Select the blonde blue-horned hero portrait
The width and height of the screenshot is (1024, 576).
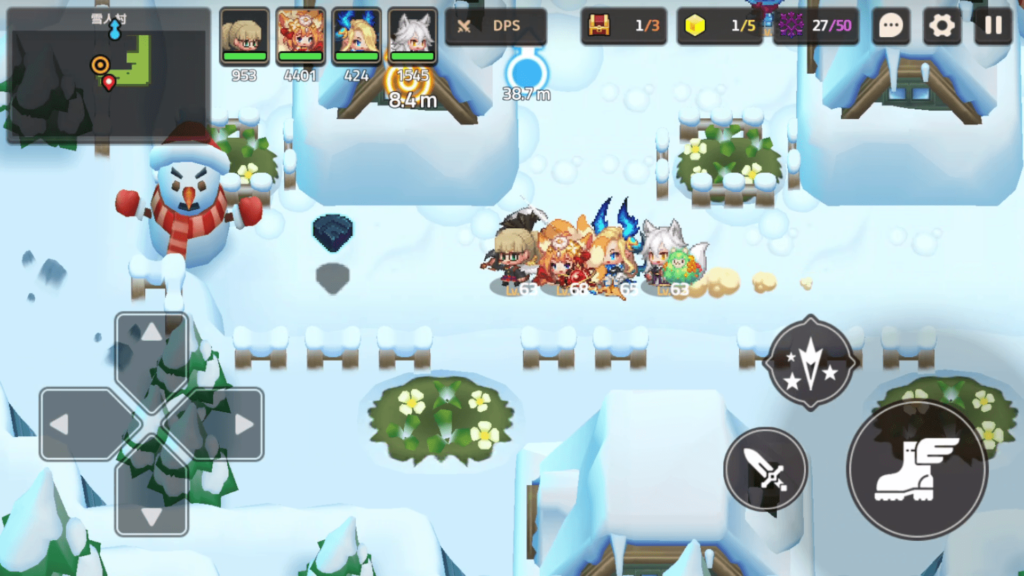click(356, 36)
